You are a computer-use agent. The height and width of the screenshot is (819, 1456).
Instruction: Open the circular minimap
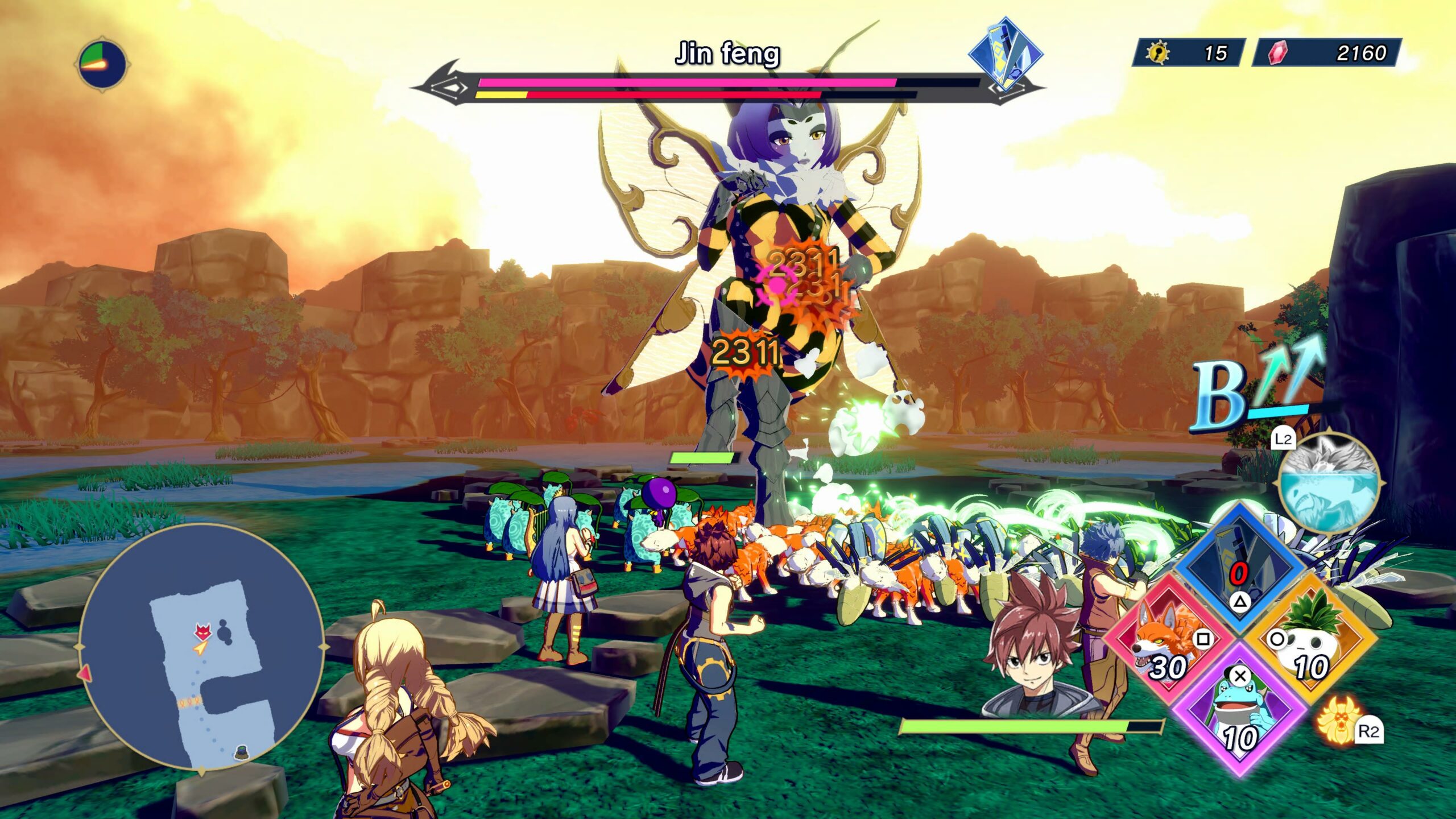[202, 648]
